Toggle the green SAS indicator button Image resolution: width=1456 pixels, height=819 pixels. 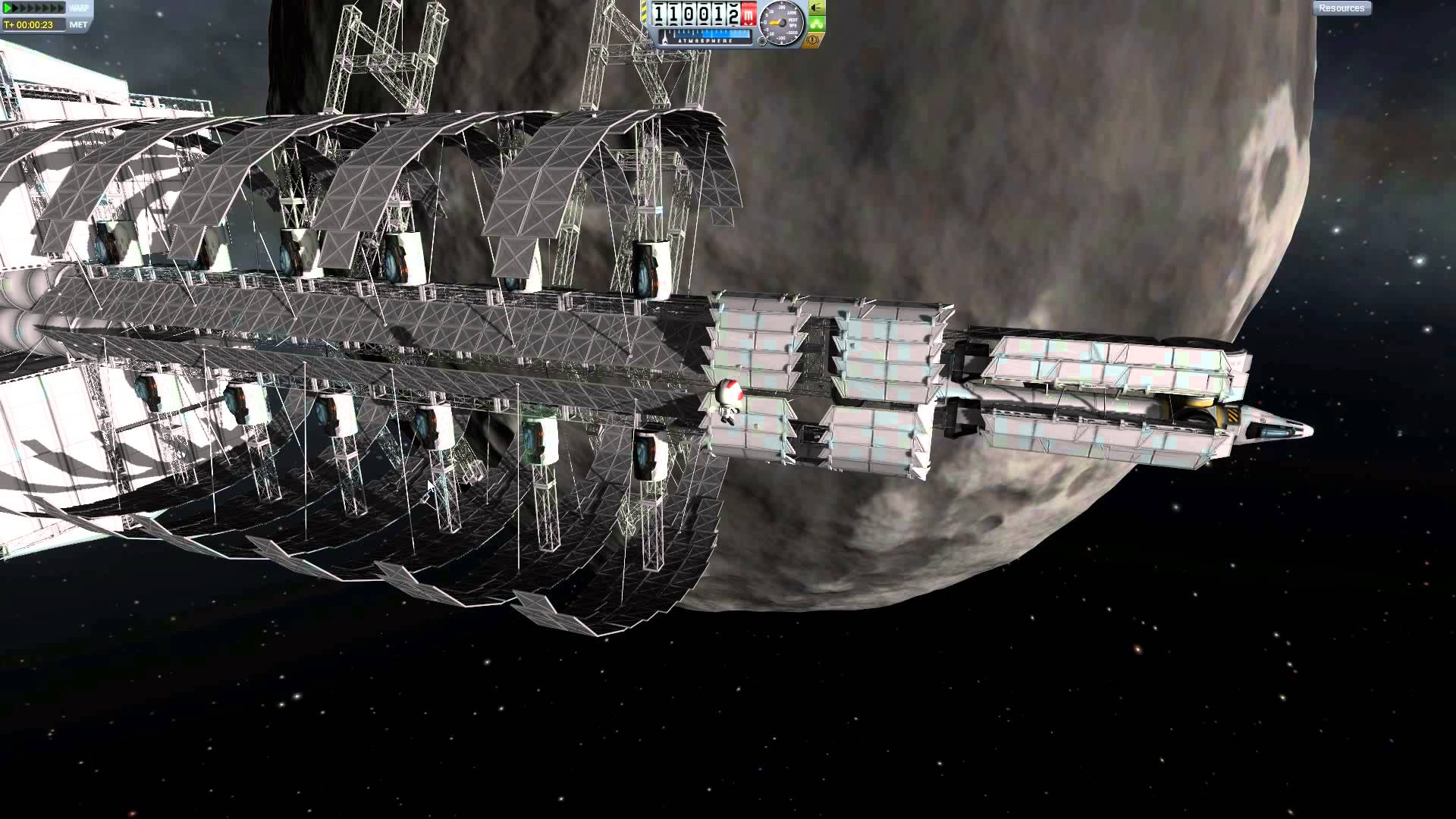pyautogui.click(x=816, y=24)
